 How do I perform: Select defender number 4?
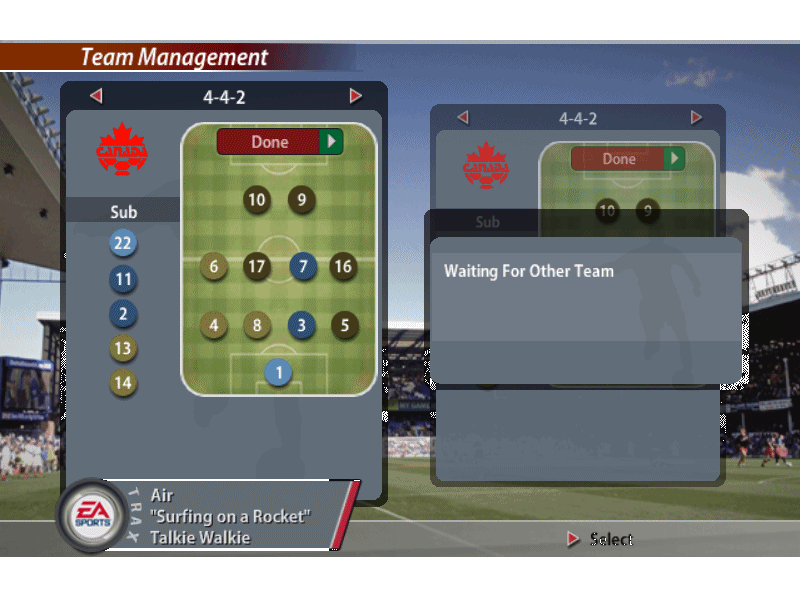tap(213, 325)
